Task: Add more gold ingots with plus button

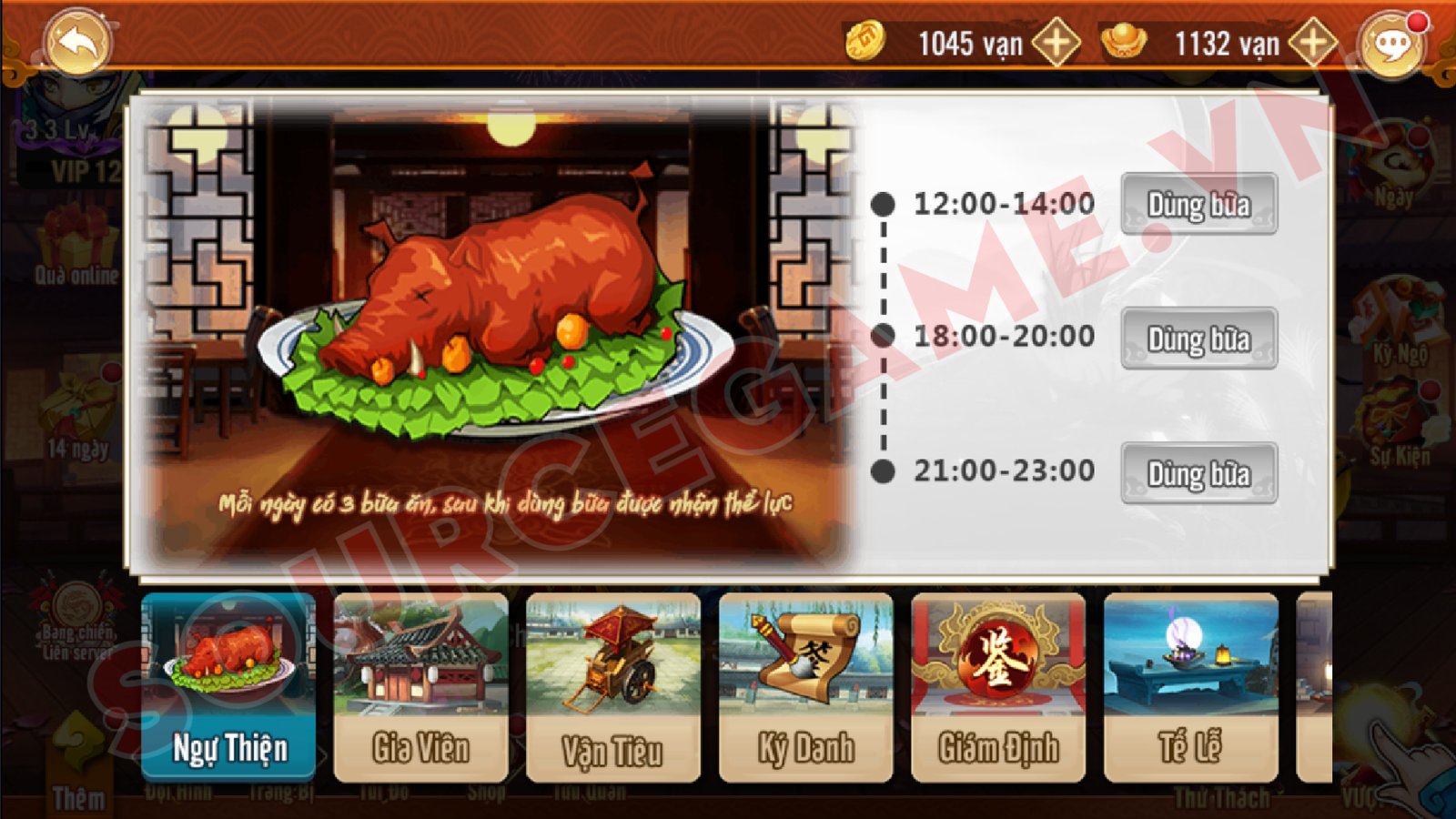Action: pyautogui.click(x=1312, y=42)
